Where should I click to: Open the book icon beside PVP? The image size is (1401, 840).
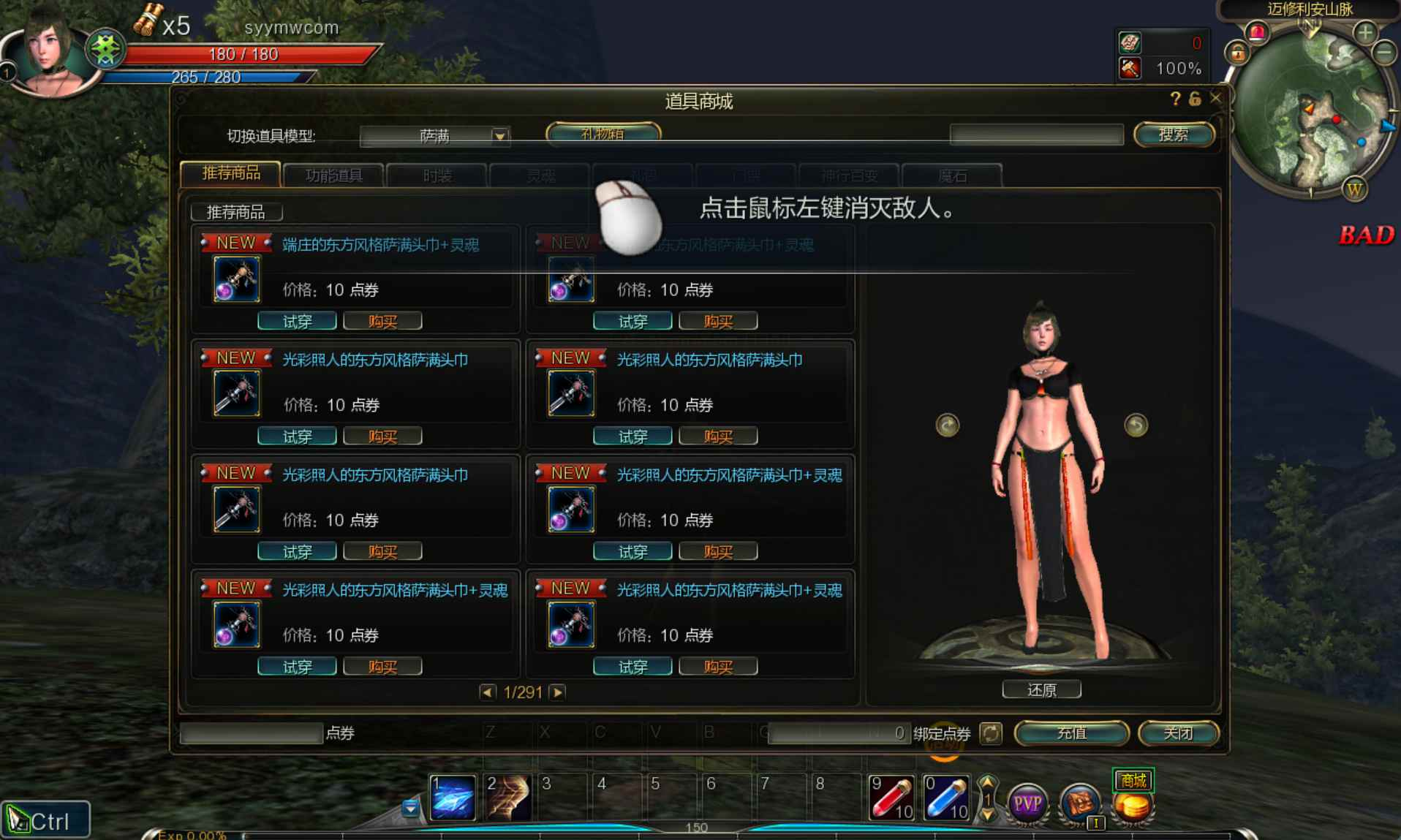point(1080,799)
